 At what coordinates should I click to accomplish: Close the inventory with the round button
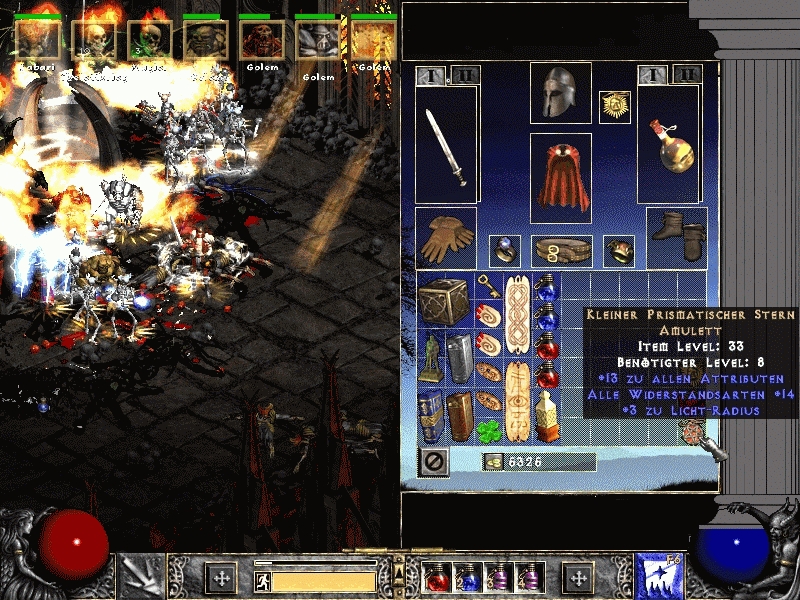point(435,462)
